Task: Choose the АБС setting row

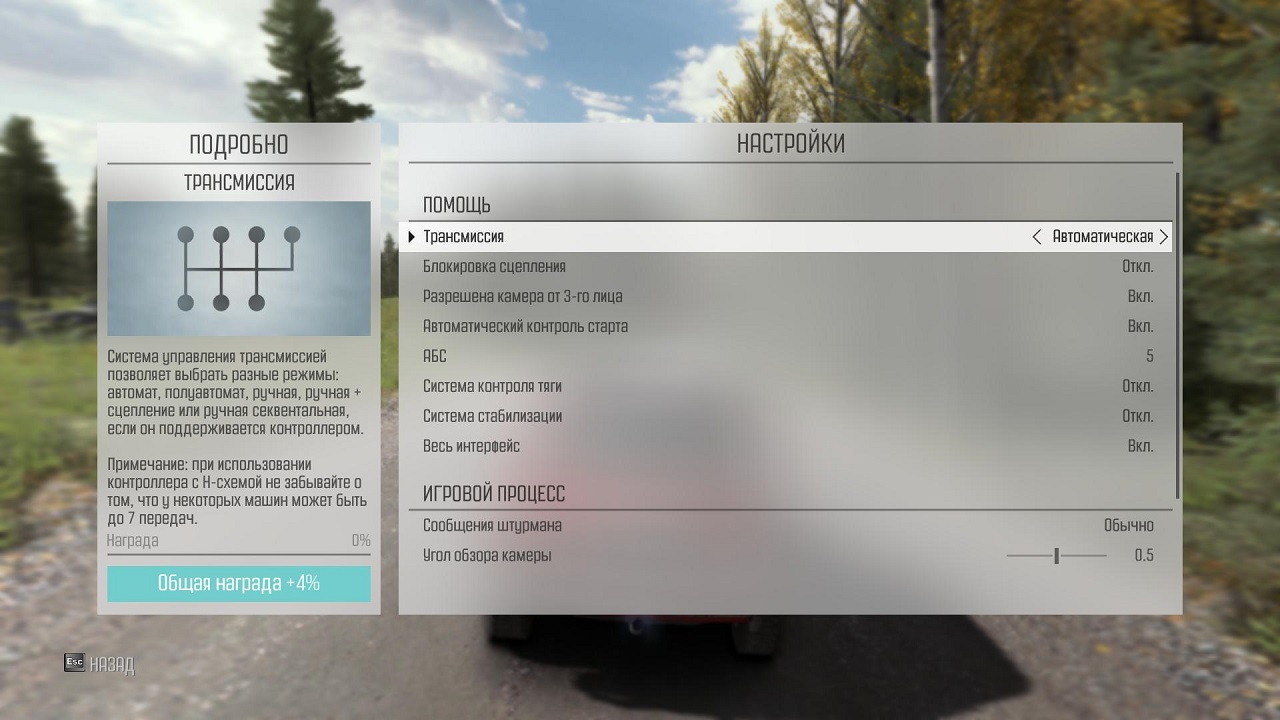Action: (788, 357)
